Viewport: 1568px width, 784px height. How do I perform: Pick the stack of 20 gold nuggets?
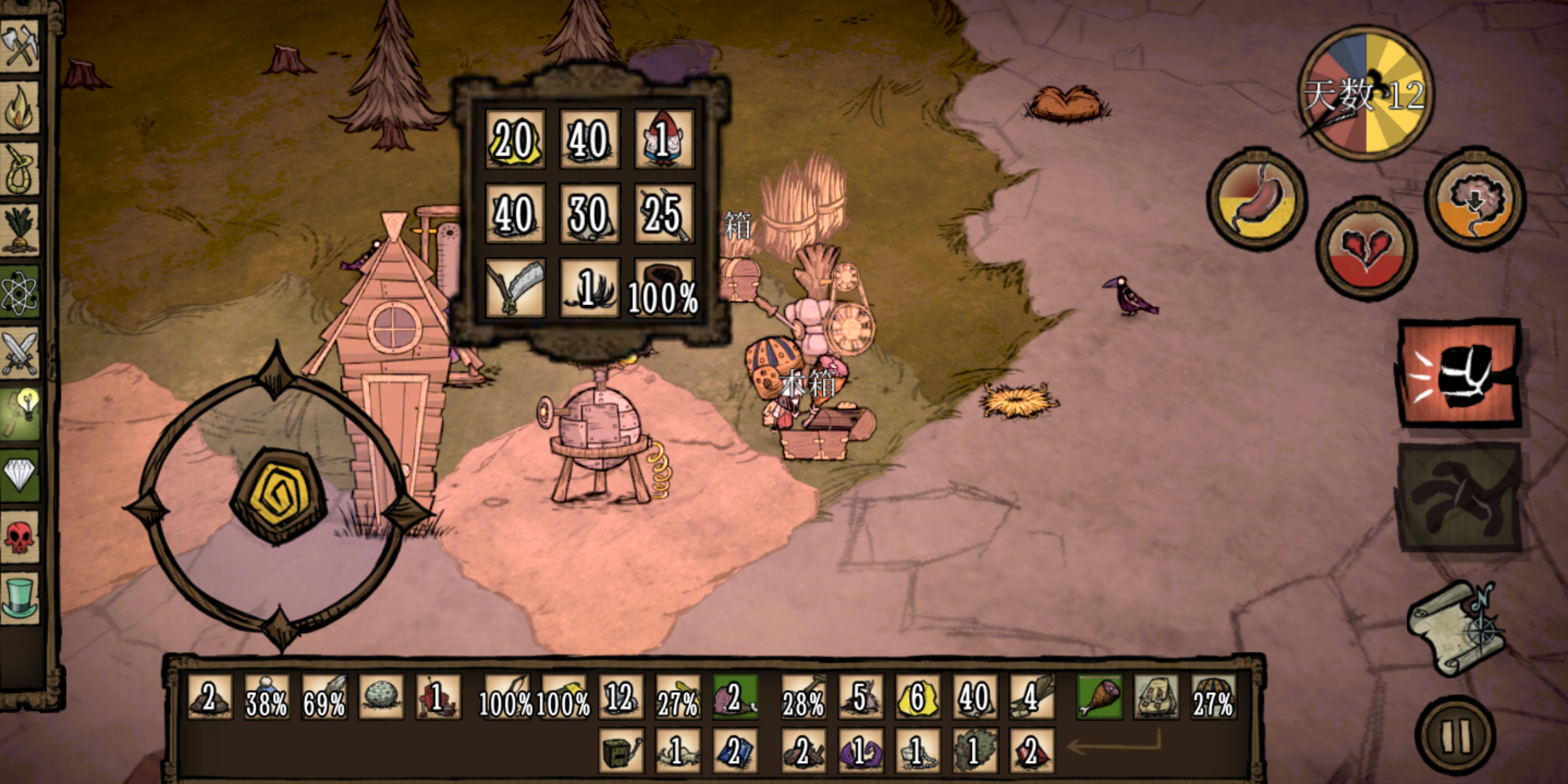click(x=515, y=139)
